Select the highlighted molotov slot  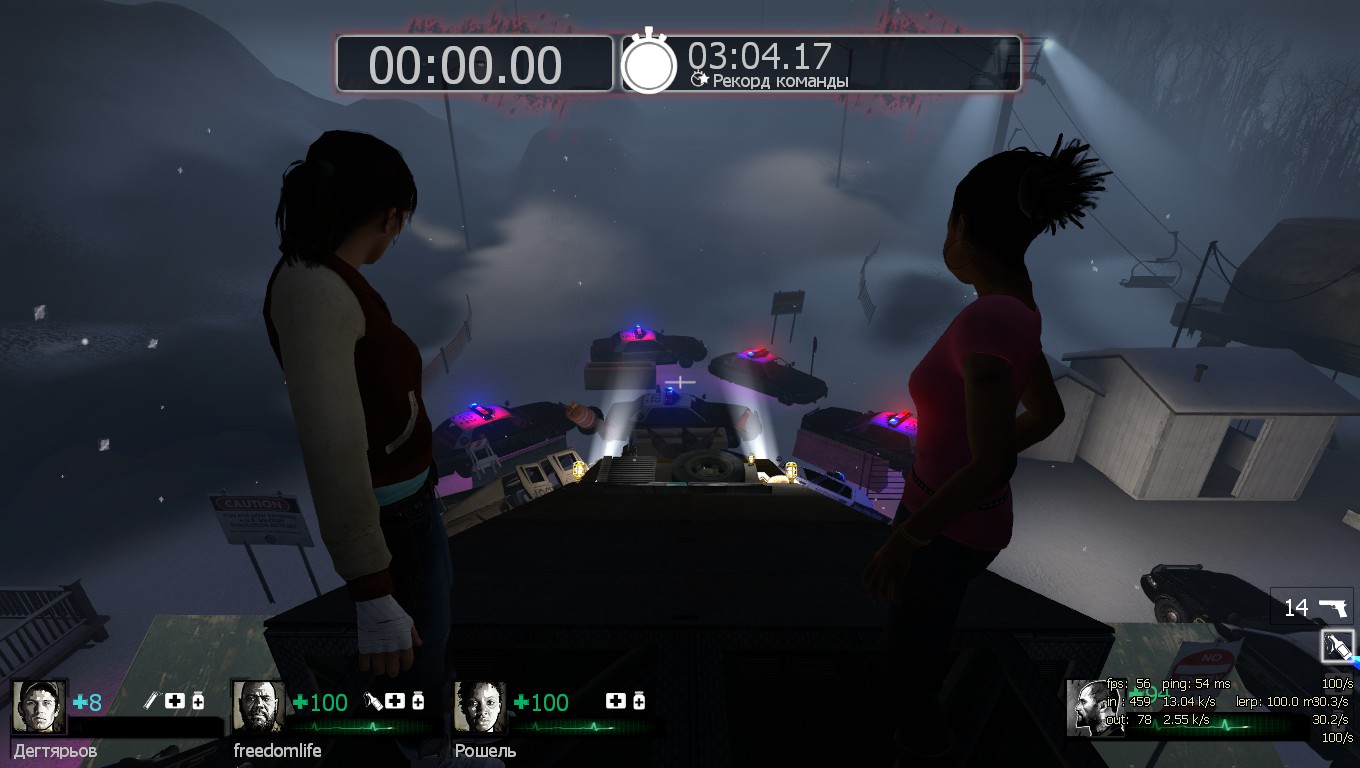(1337, 647)
